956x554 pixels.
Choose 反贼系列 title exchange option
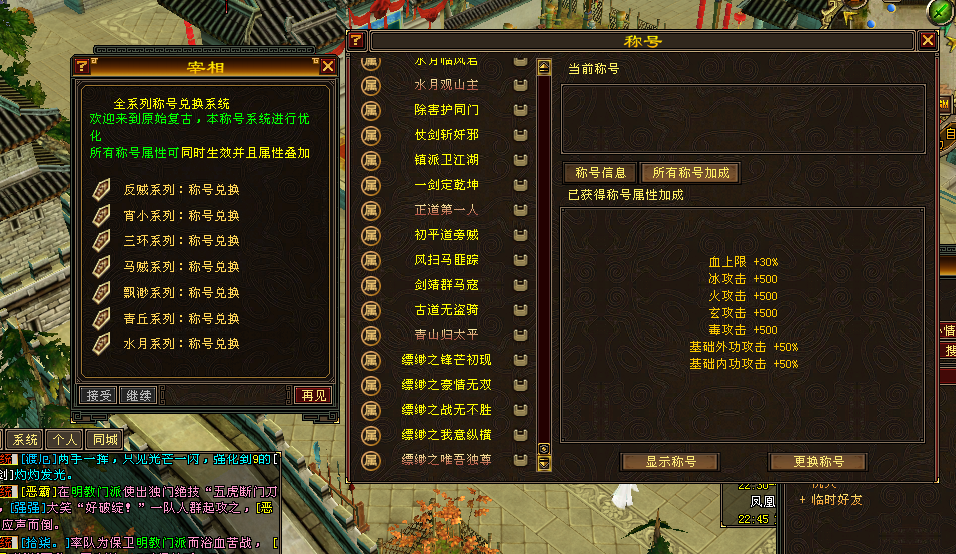pos(181,189)
